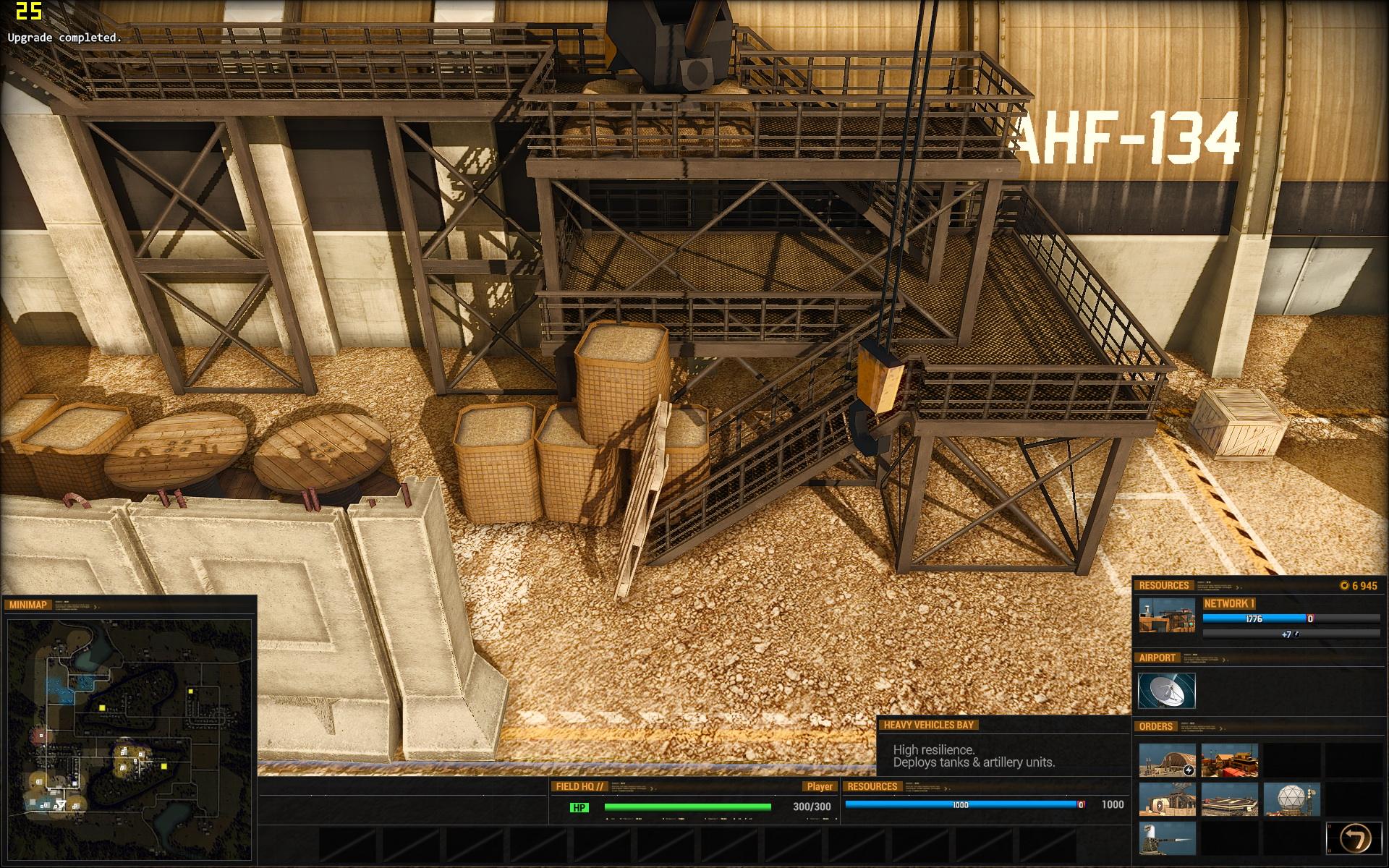Order the hangar bay with lightning badge

click(1167, 760)
